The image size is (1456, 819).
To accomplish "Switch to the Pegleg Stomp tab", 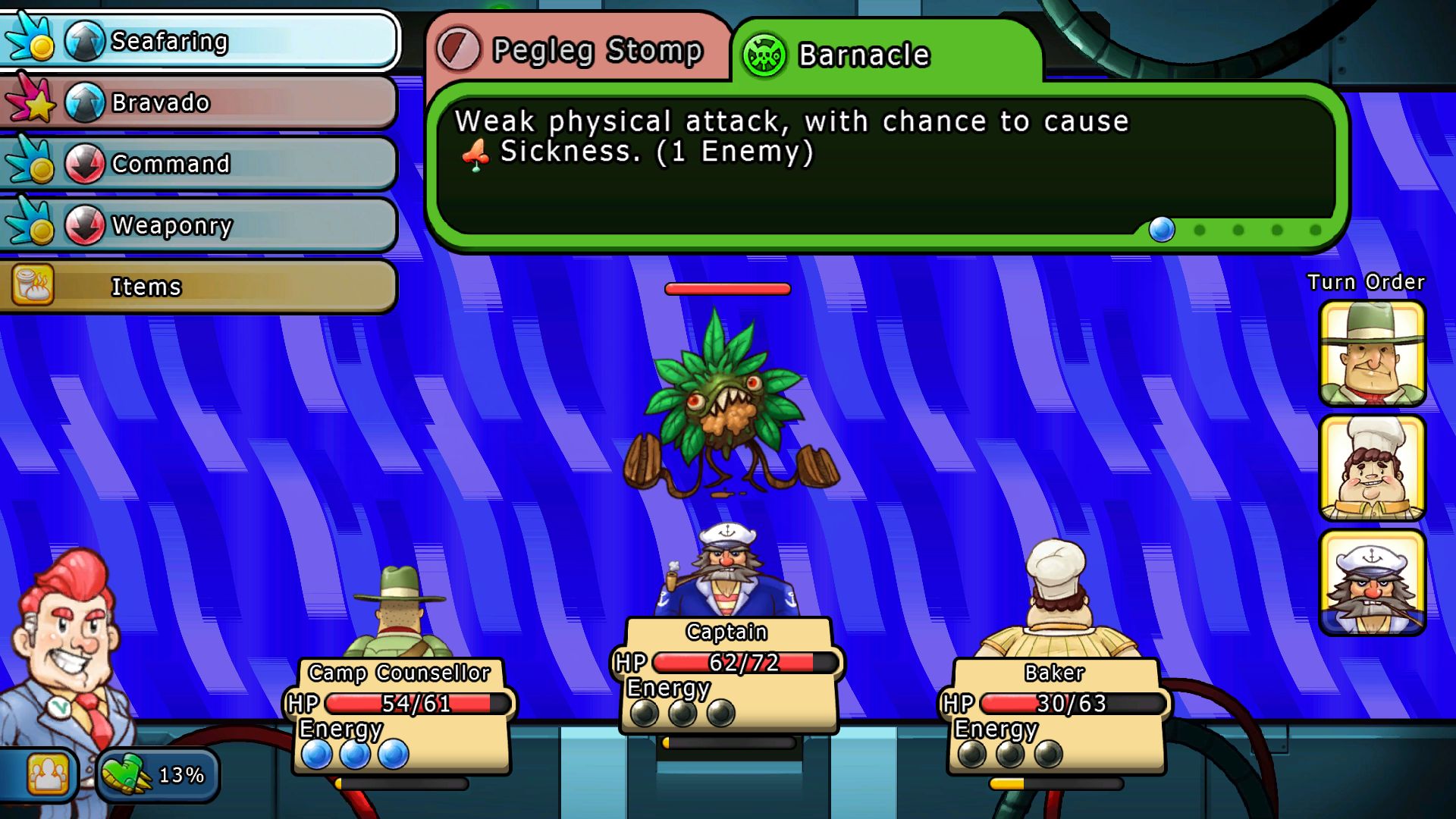I will pos(576,50).
